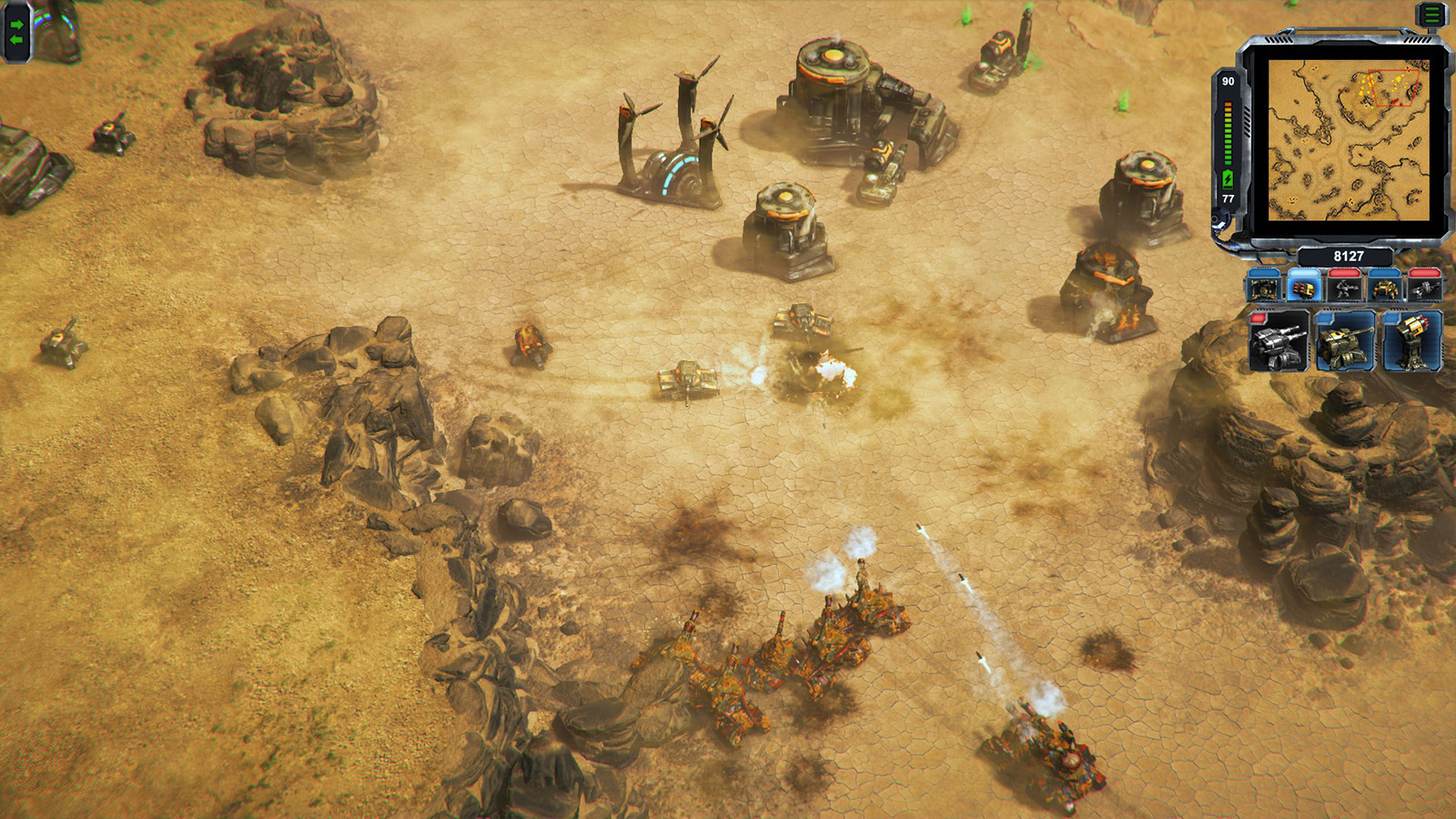Screen dimensions: 1456x819
Task: Select the defense turrets category tab
Action: click(1304, 288)
